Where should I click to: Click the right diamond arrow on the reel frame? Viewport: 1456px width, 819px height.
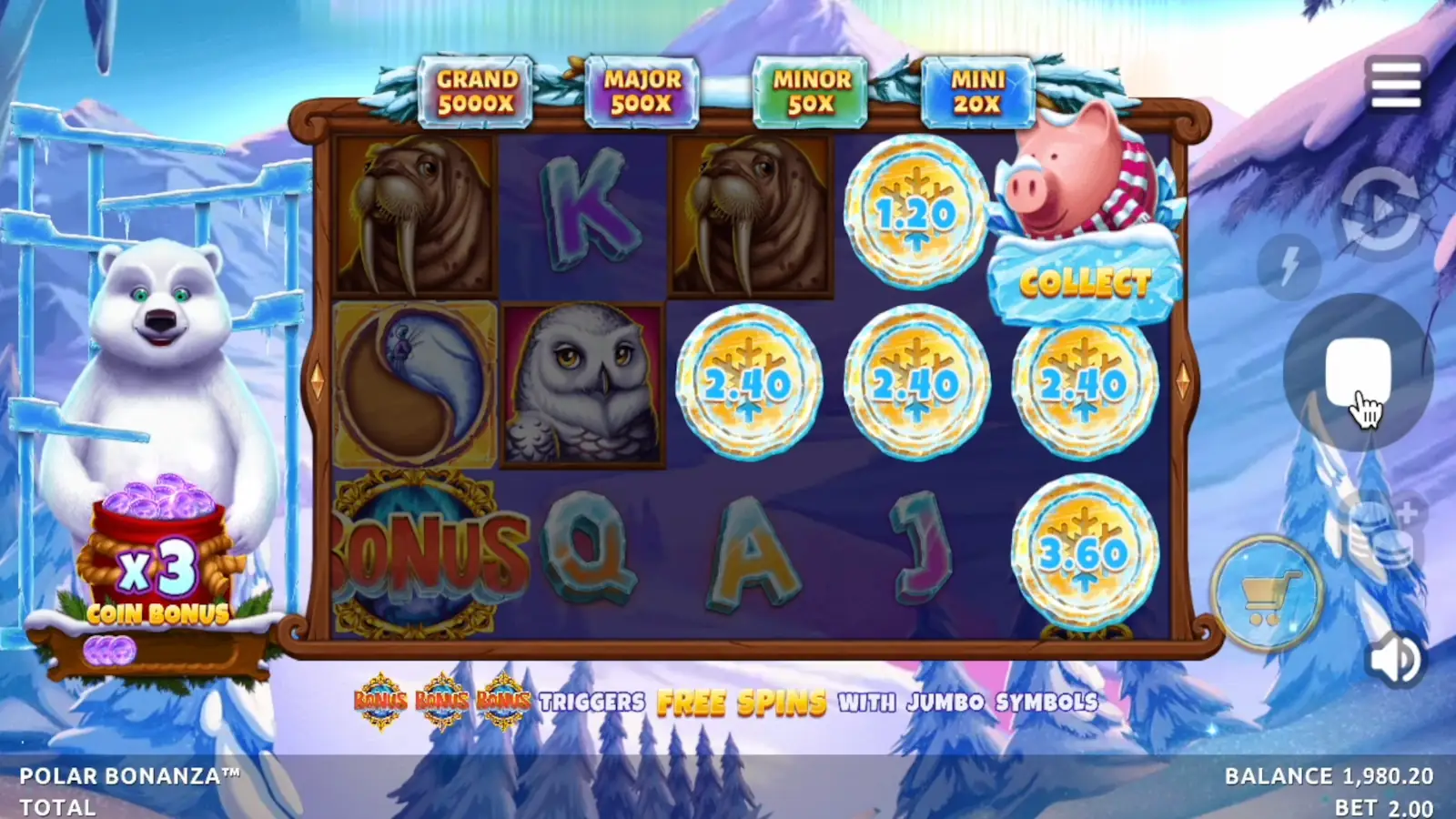pos(1185,382)
